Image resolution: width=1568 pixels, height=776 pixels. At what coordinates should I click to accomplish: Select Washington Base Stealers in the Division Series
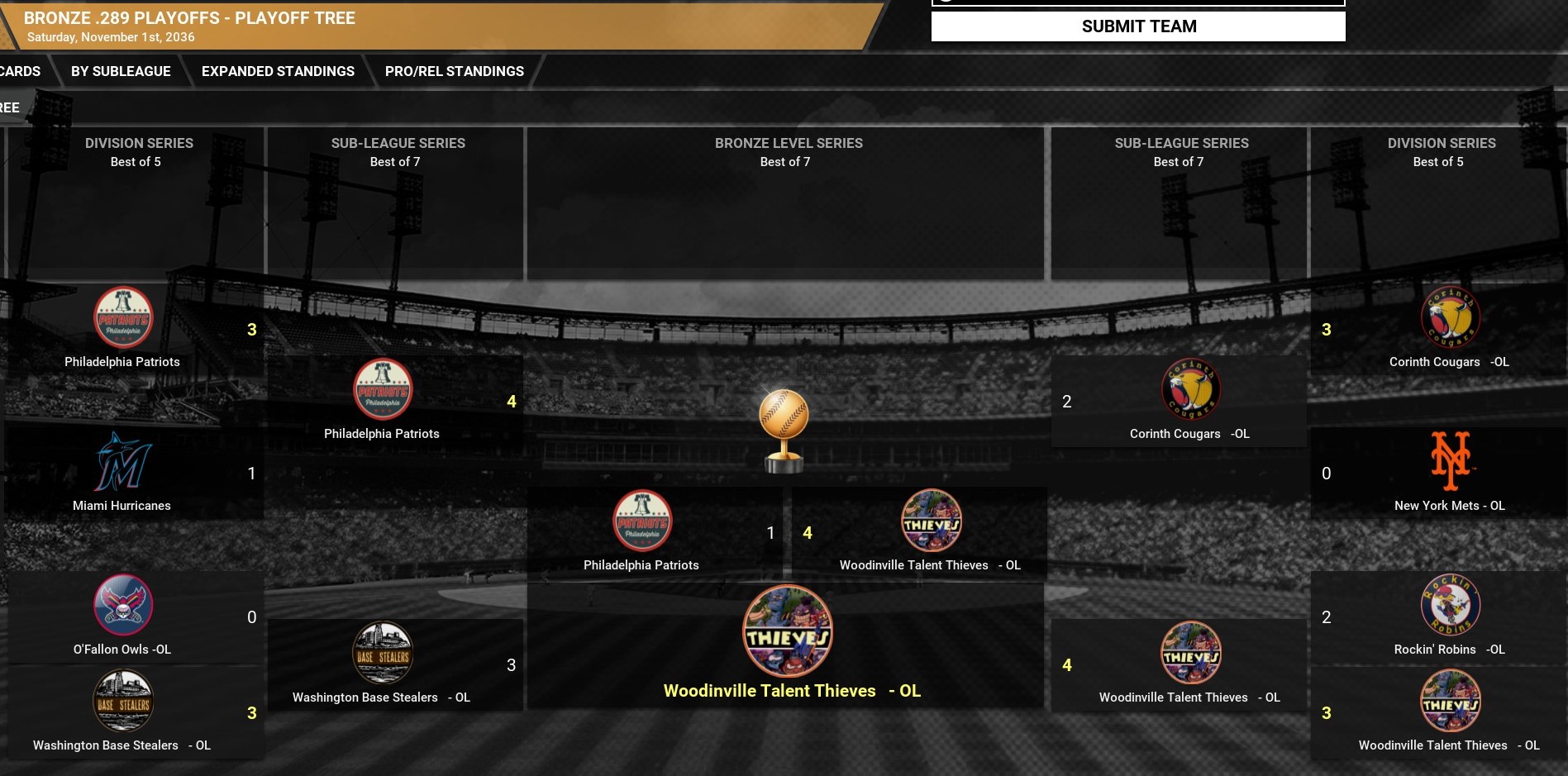[x=122, y=745]
